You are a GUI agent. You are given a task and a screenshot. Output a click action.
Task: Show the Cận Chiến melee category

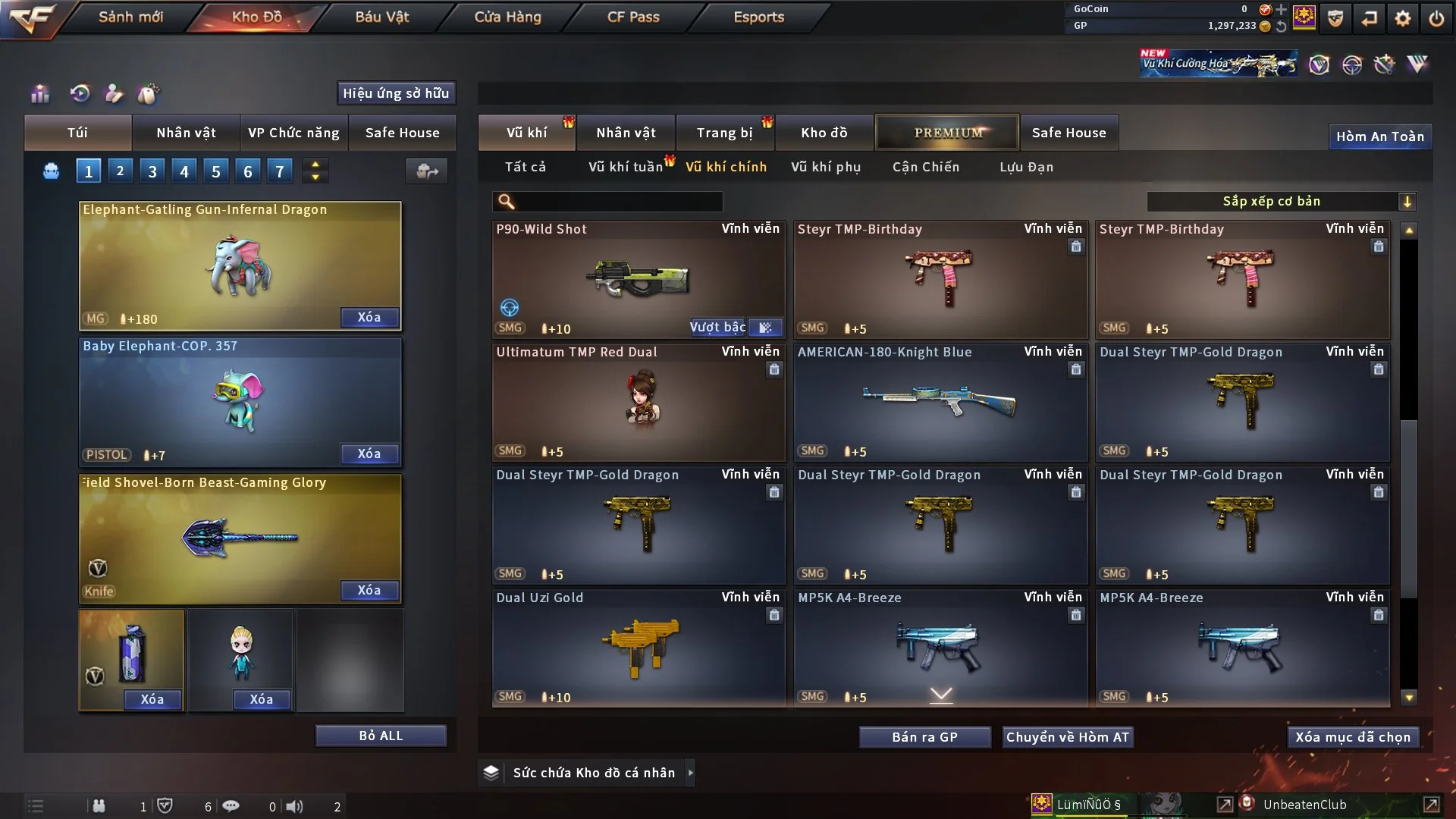926,167
